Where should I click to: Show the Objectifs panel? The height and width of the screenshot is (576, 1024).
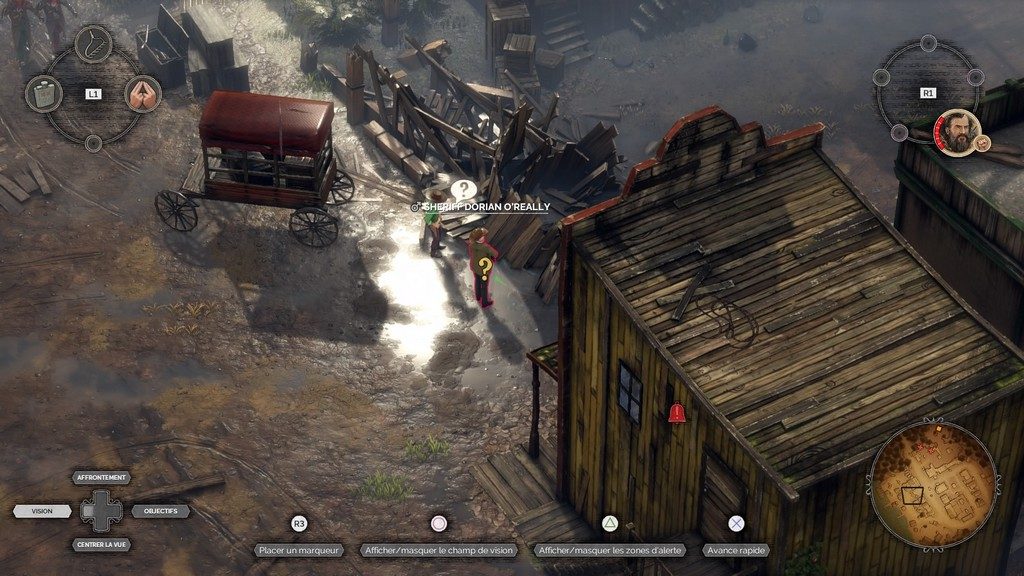tap(160, 511)
